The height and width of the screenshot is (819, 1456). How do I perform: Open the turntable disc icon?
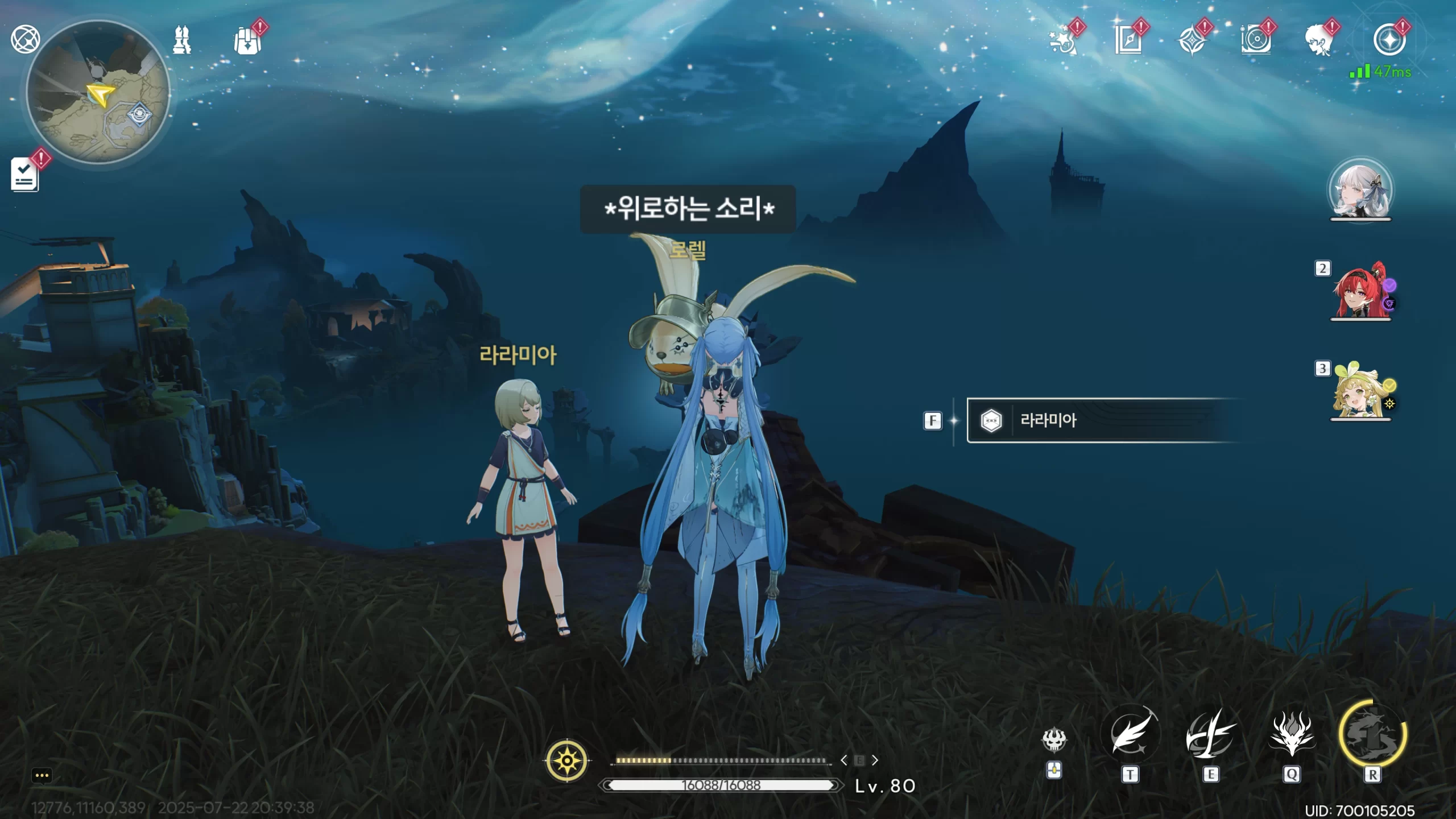(1256, 41)
